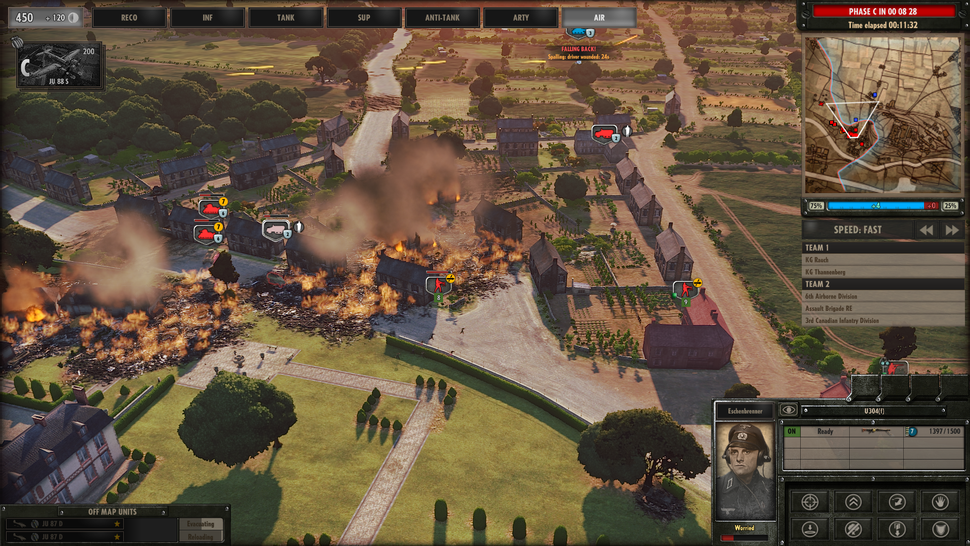
Task: Click the Eschenbrenner commander portrait
Action: point(746,467)
